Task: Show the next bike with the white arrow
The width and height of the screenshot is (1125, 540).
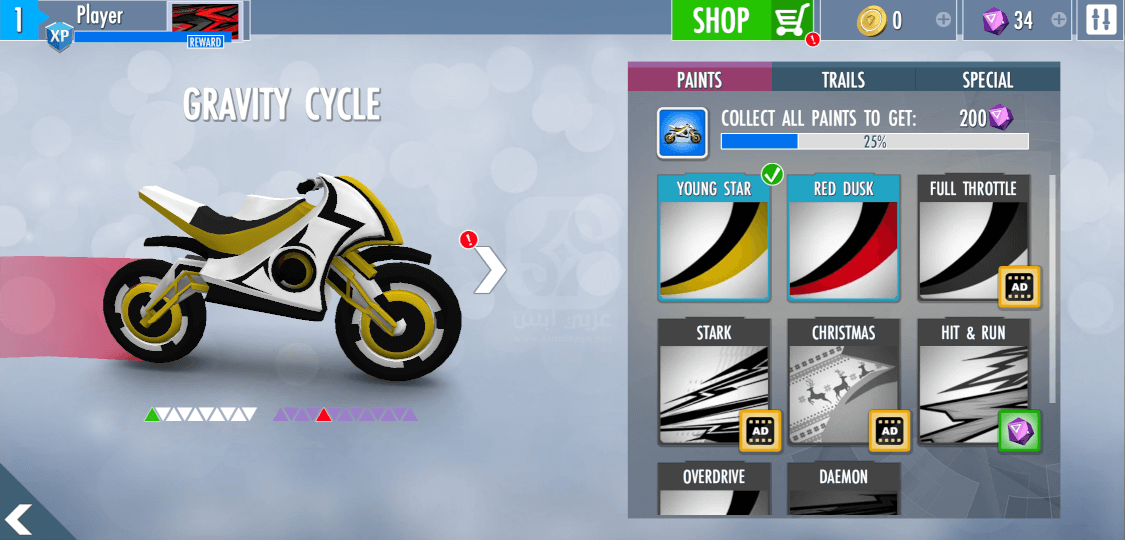Action: (x=489, y=268)
